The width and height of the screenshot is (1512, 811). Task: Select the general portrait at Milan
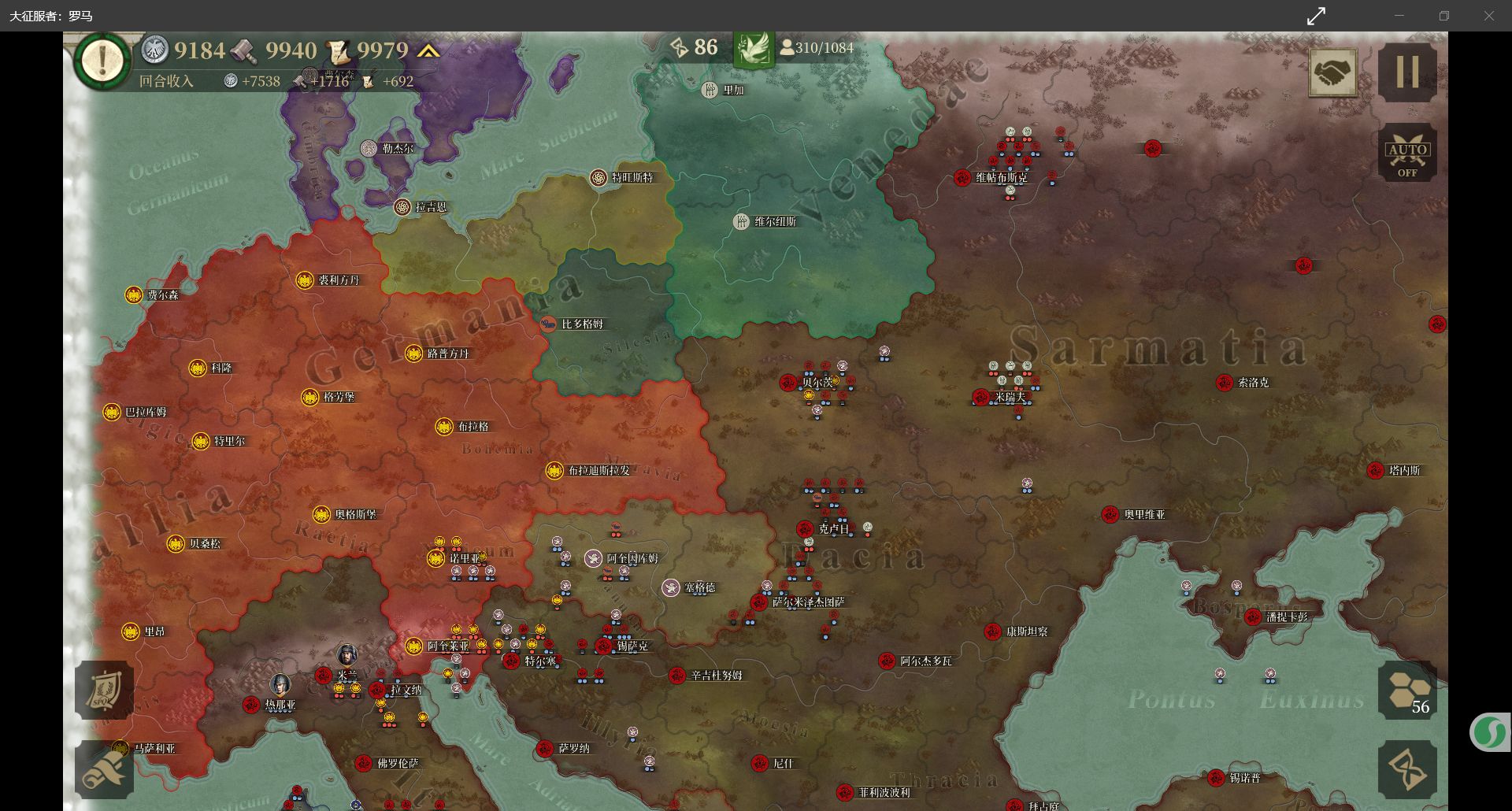[346, 655]
